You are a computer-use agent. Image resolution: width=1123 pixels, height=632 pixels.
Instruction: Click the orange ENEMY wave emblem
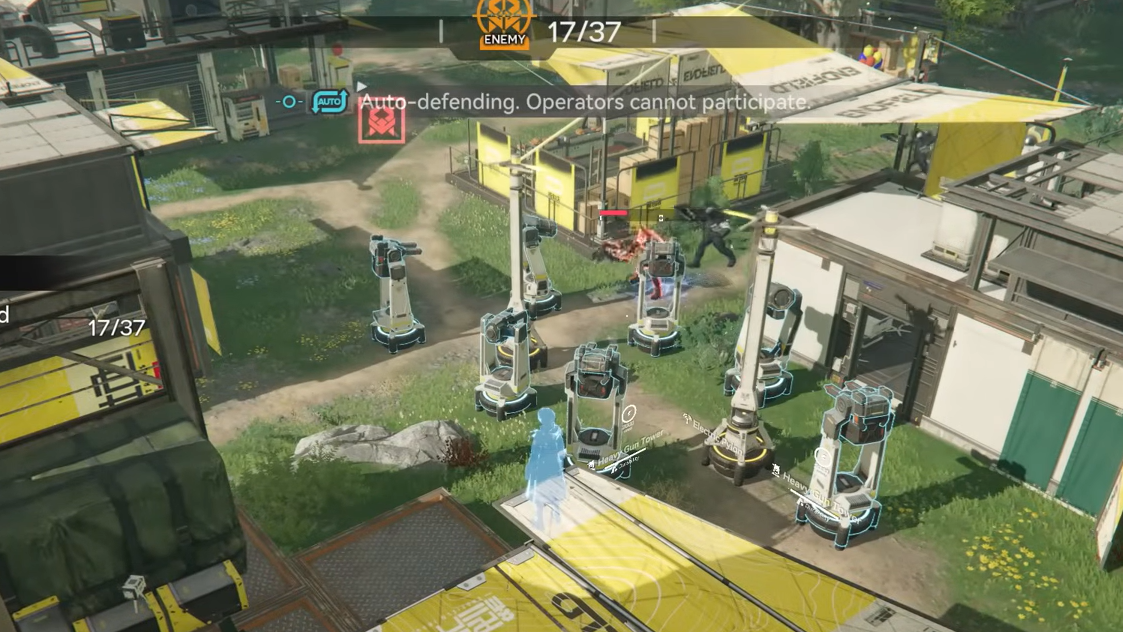(504, 24)
